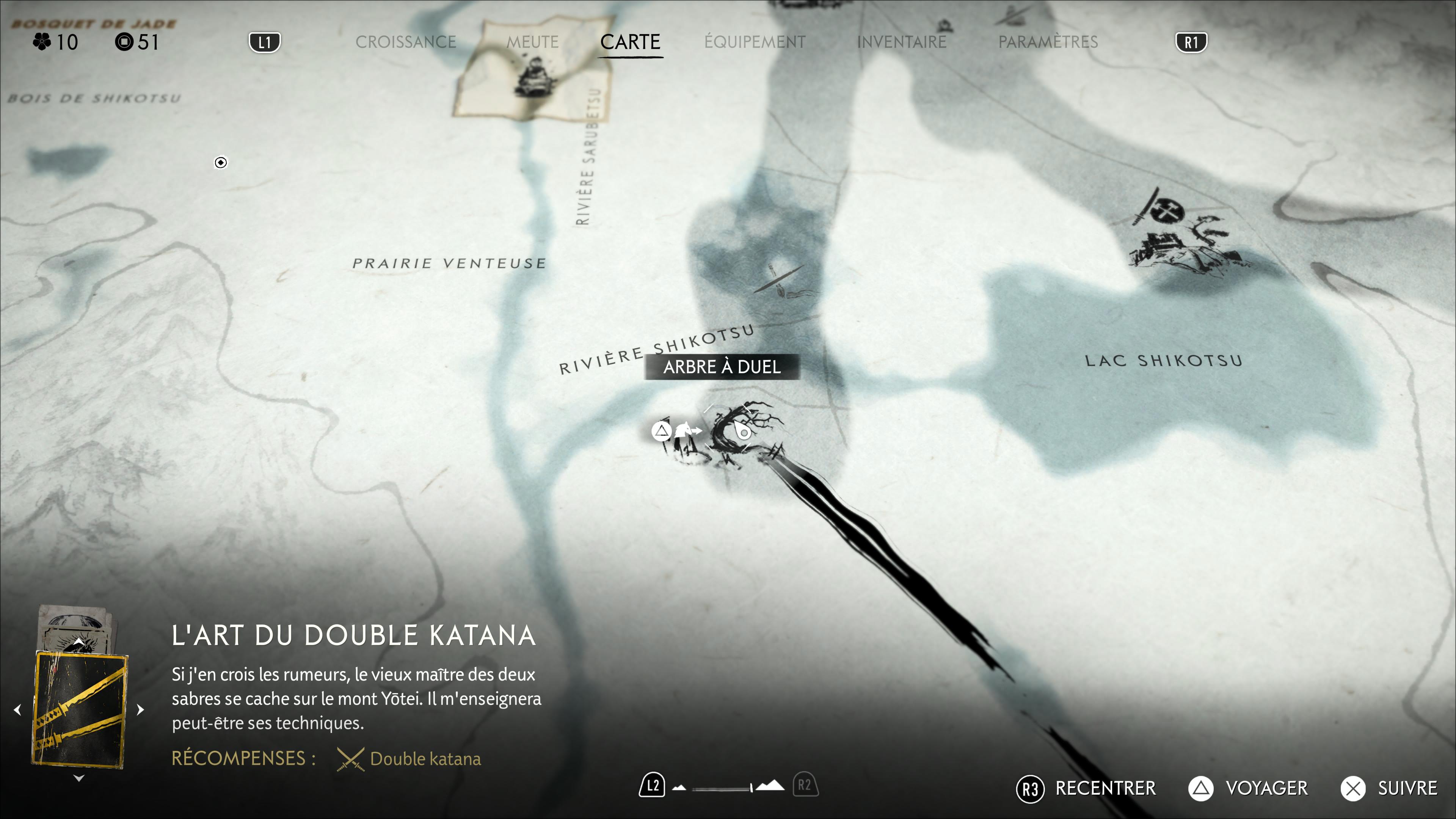Open the Meute tab
Screen dimensions: 1456x819
532,42
